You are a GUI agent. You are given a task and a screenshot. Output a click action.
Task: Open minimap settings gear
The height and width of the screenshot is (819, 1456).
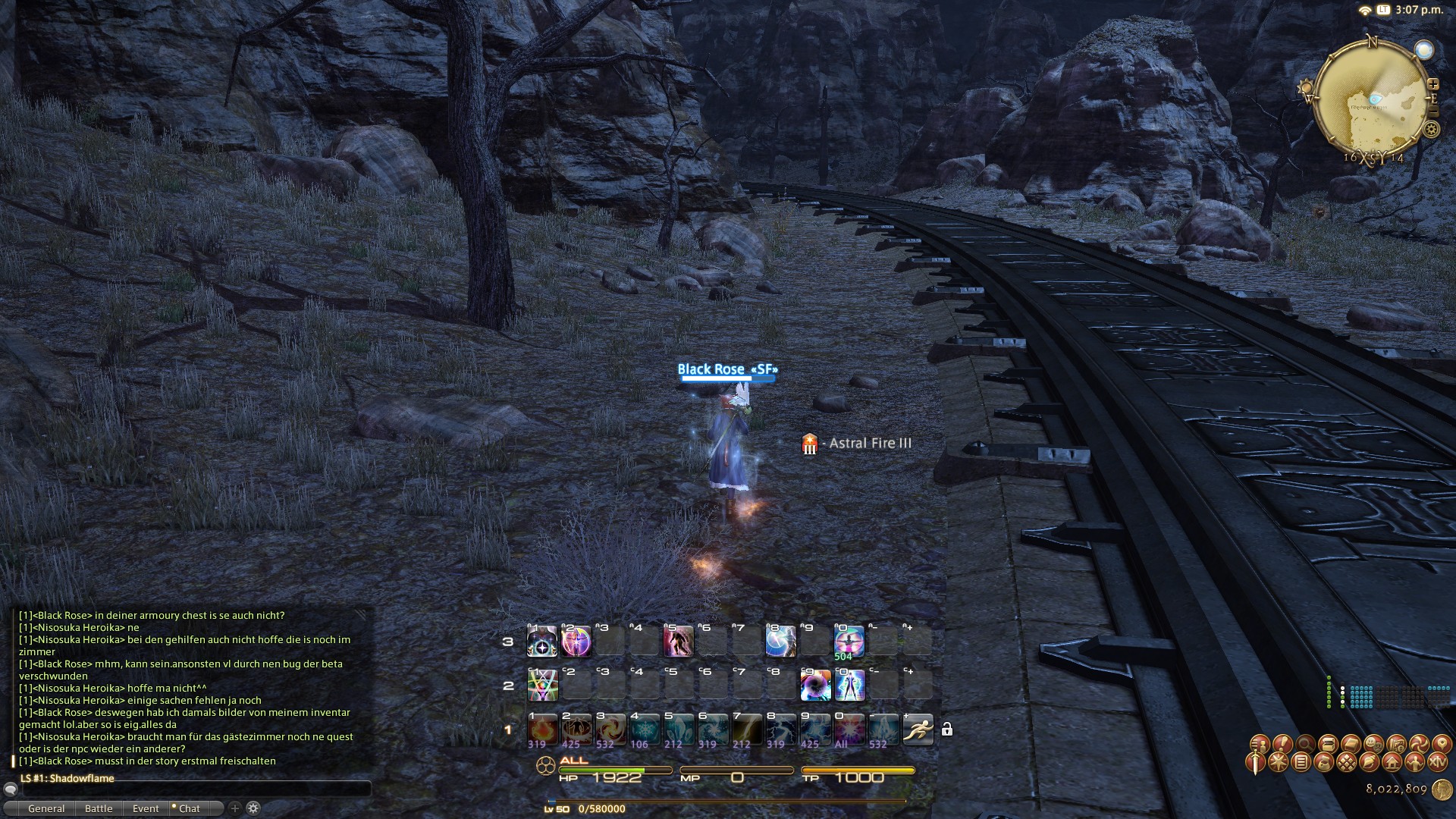pyautogui.click(x=1431, y=129)
